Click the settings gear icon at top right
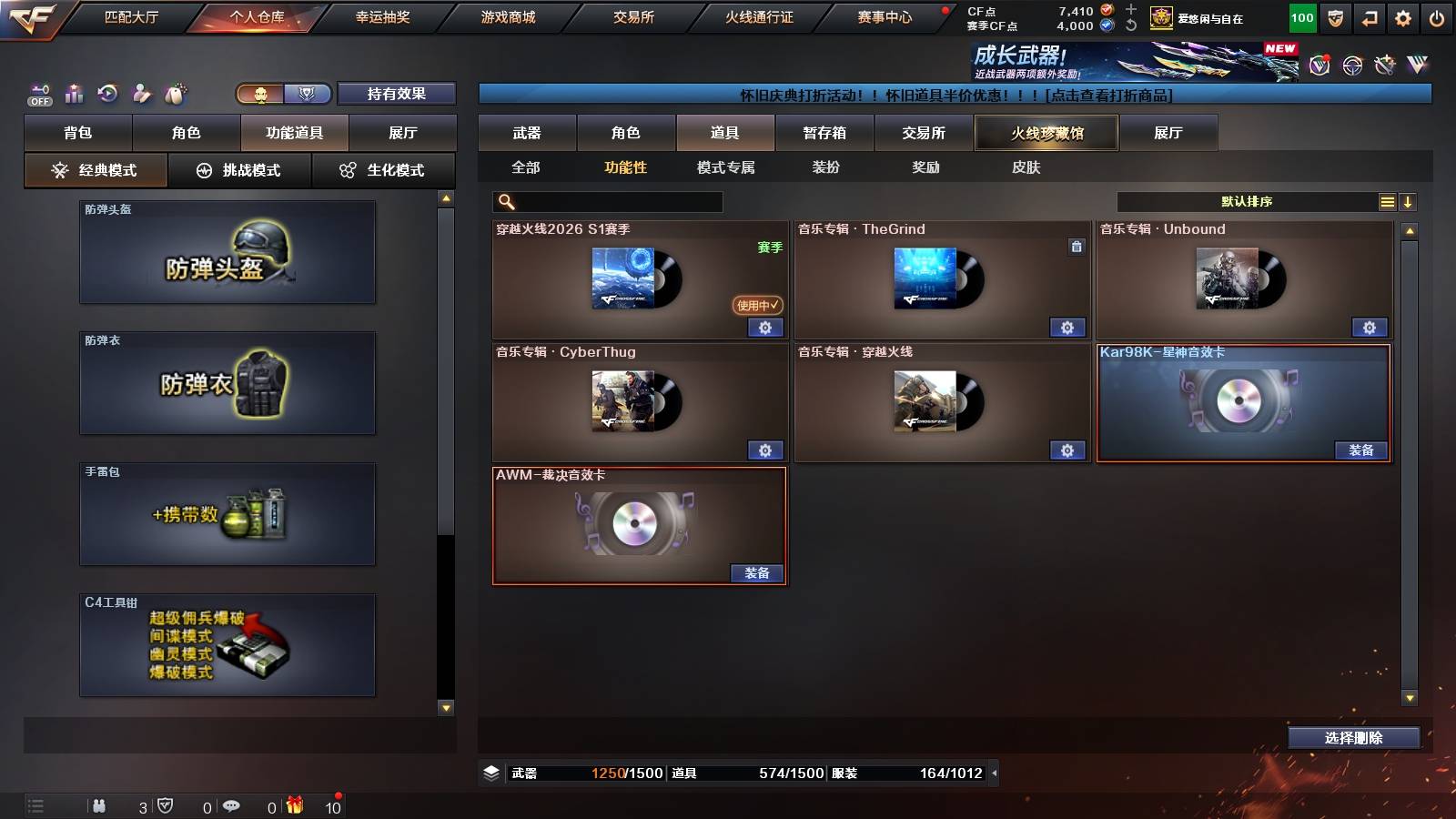The height and width of the screenshot is (819, 1456). (1402, 17)
